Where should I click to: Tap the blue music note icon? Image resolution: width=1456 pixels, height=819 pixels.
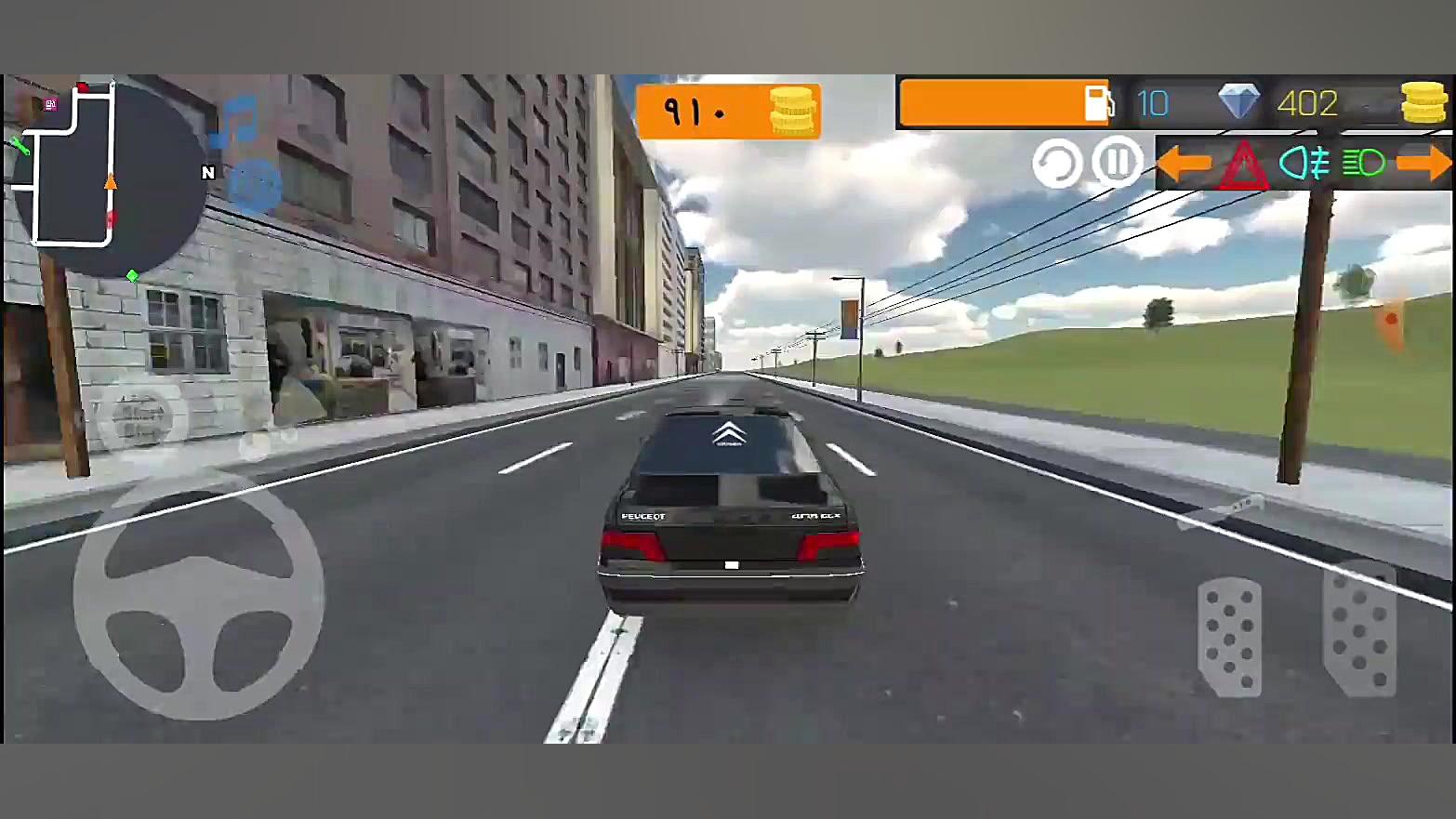pyautogui.click(x=236, y=121)
